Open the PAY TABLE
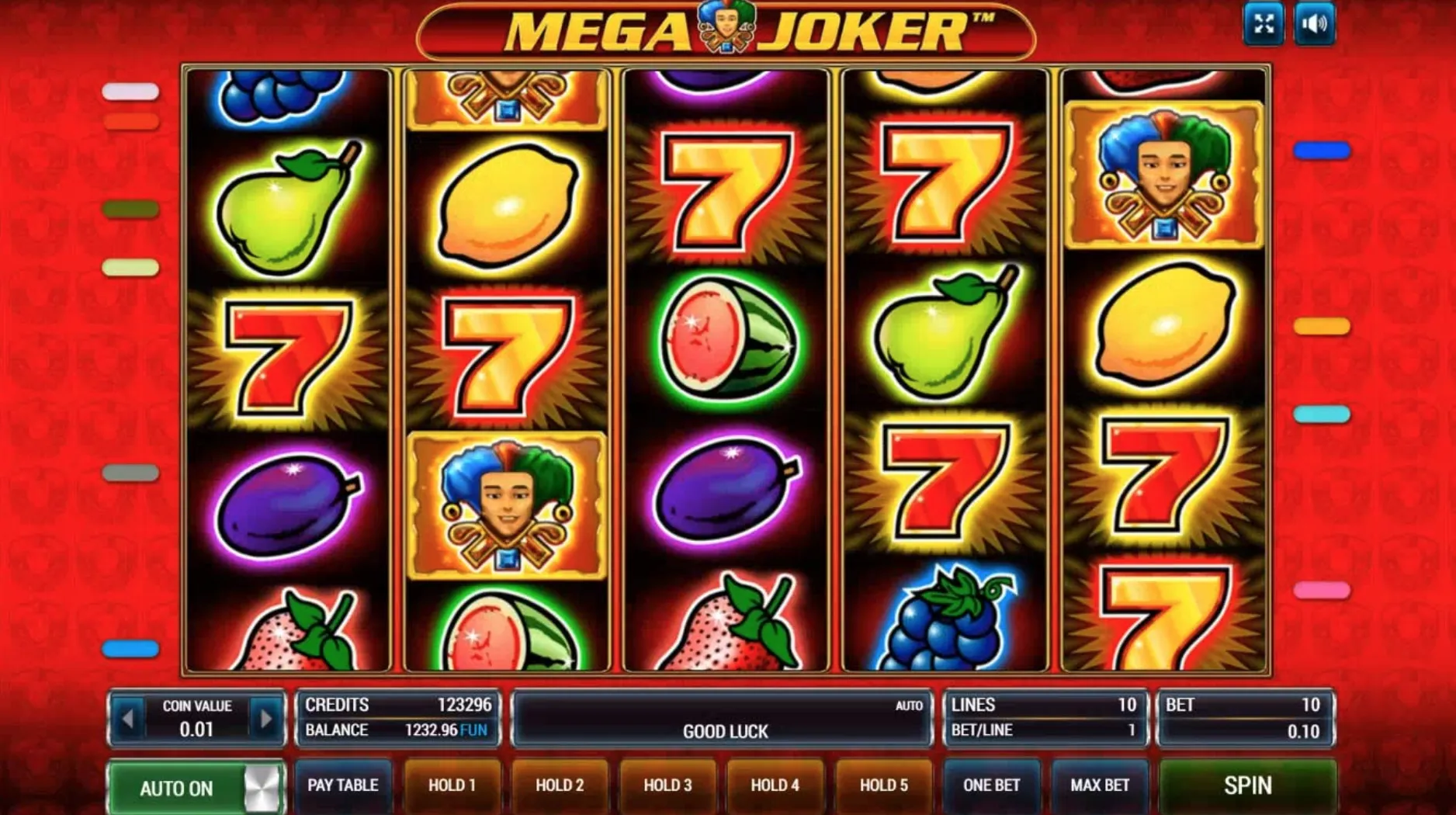This screenshot has height=815, width=1456. pyautogui.click(x=344, y=786)
